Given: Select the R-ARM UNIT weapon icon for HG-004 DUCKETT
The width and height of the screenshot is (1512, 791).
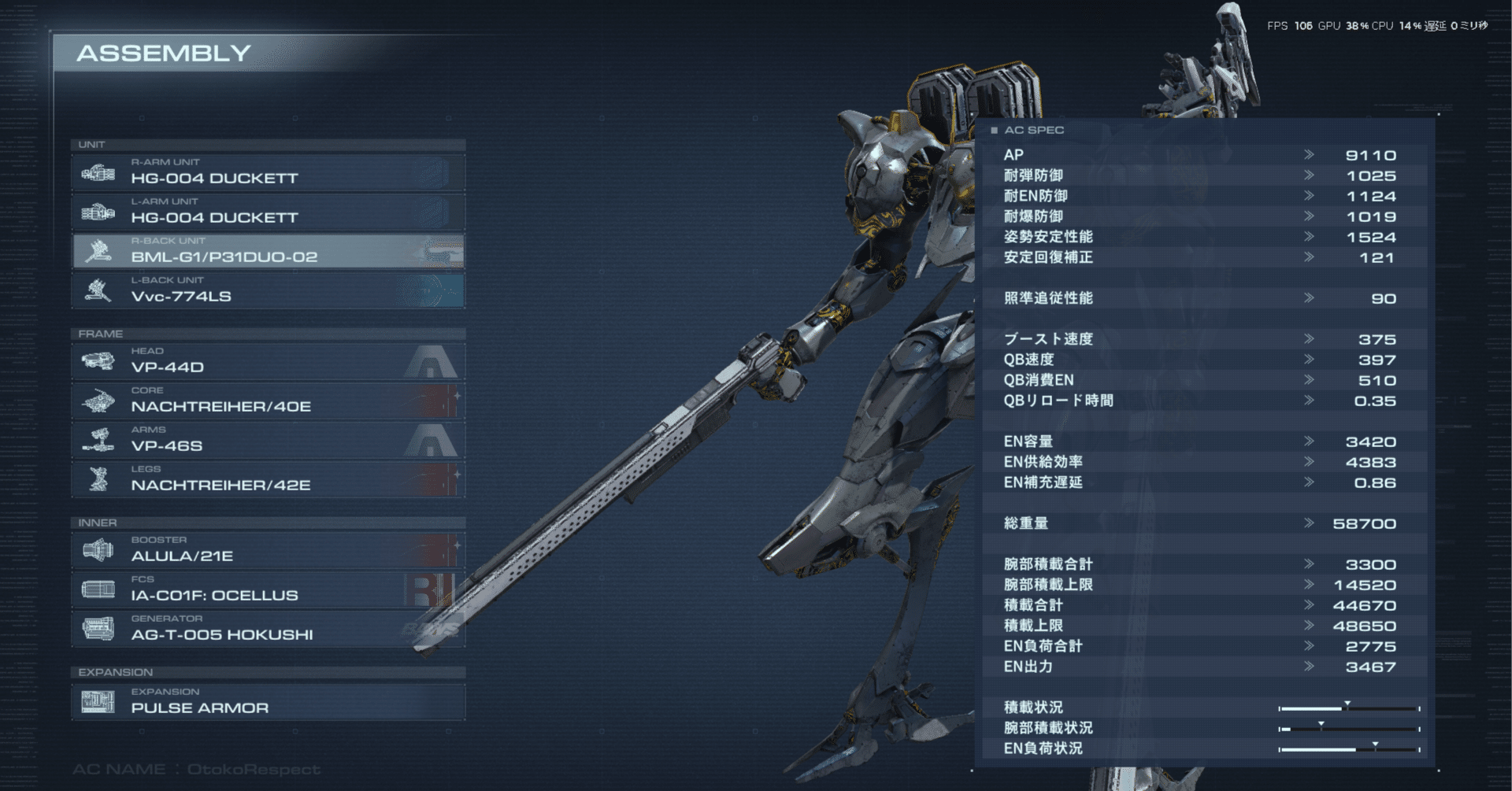Looking at the screenshot, I should (99, 173).
